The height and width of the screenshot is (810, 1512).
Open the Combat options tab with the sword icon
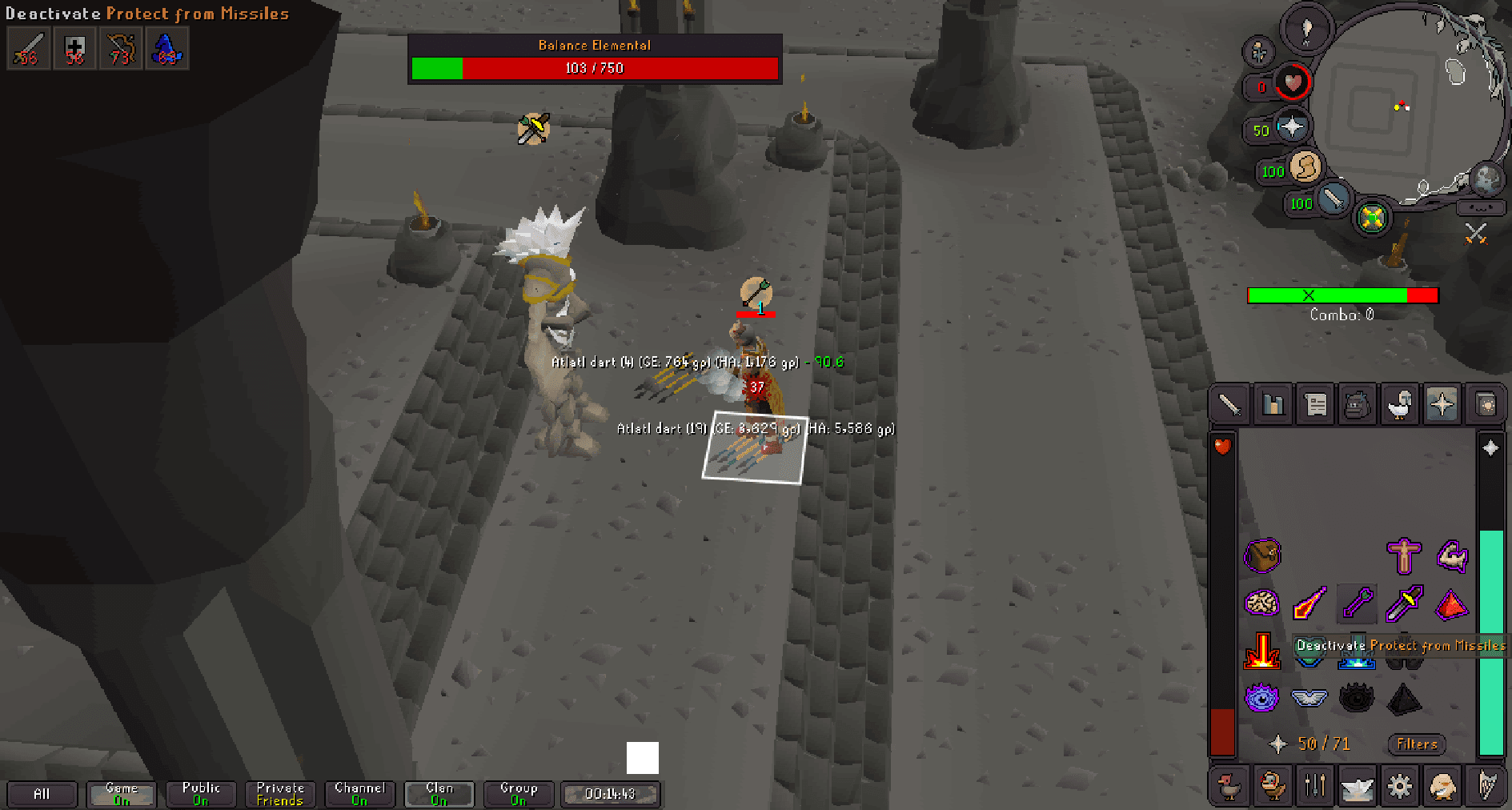1229,404
